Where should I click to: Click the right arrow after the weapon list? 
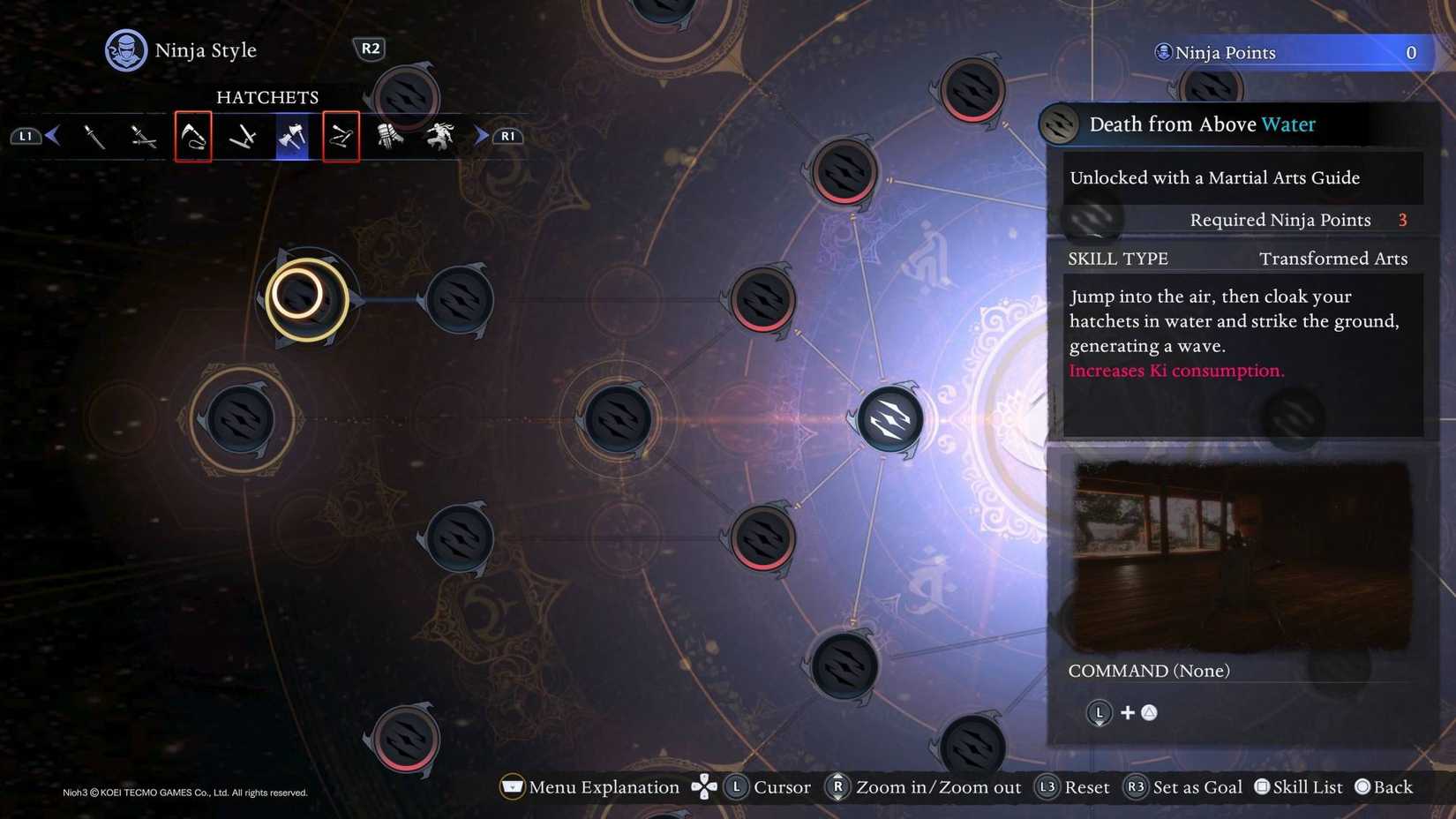(x=481, y=136)
